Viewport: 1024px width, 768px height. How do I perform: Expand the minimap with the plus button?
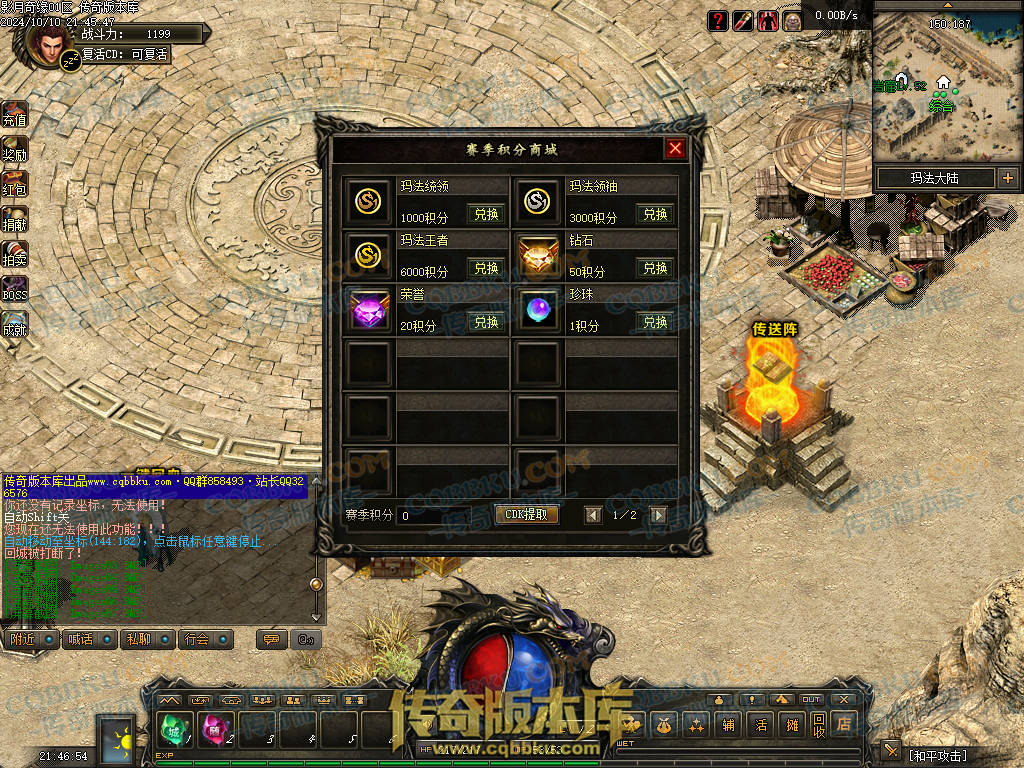[1007, 179]
